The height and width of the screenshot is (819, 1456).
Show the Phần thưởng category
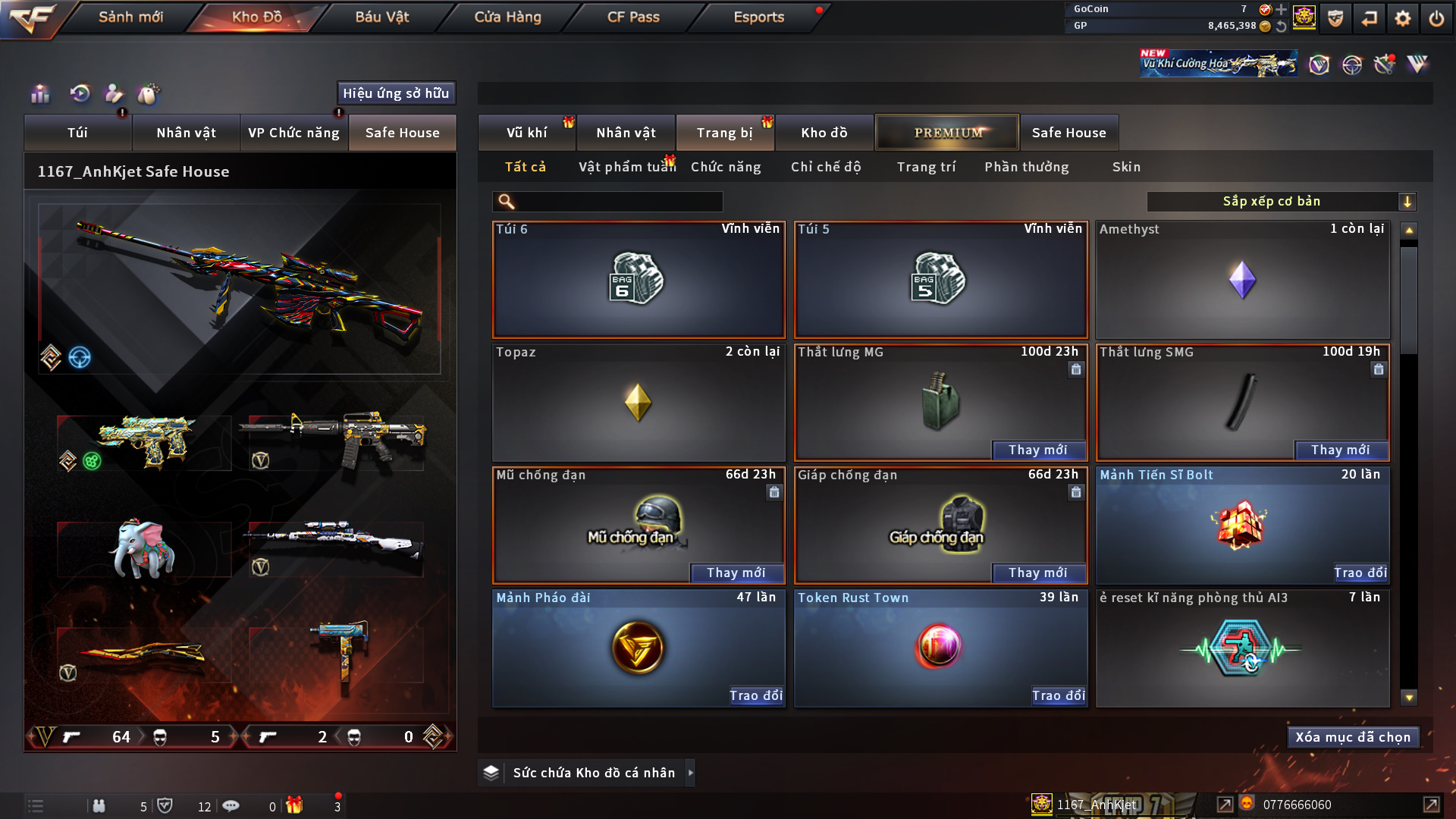pos(1027,167)
